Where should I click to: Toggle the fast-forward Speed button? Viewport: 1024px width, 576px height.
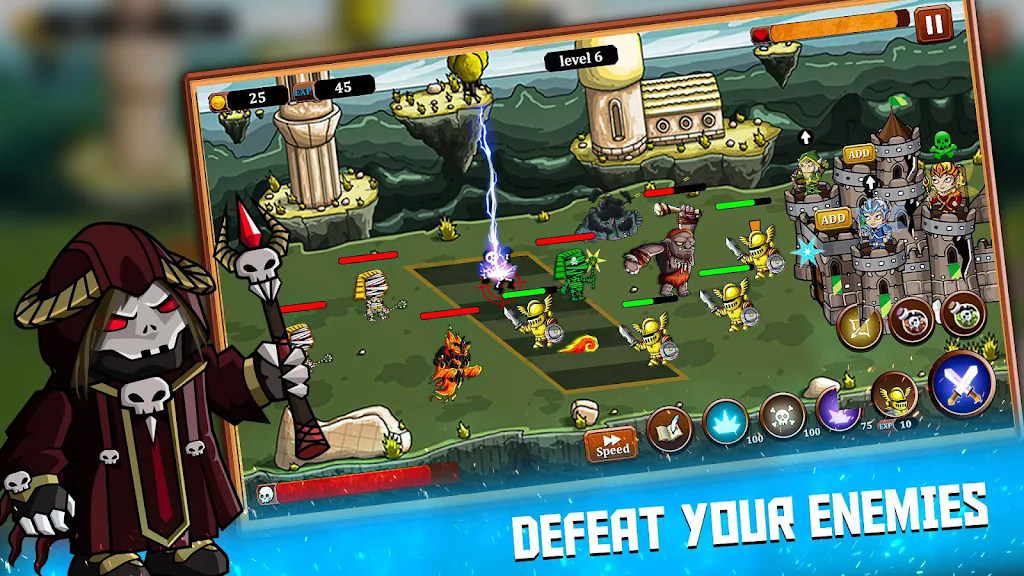(612, 444)
